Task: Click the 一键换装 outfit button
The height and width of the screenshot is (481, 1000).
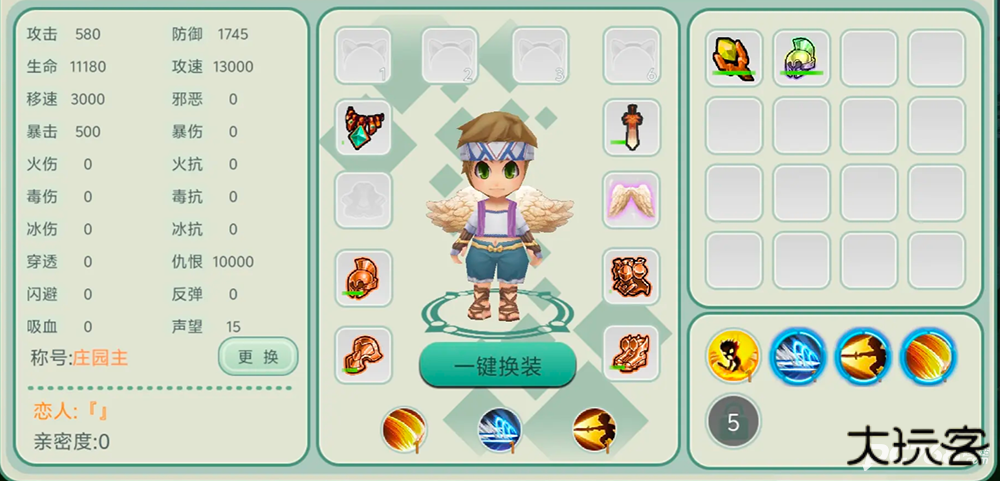Action: [x=497, y=366]
